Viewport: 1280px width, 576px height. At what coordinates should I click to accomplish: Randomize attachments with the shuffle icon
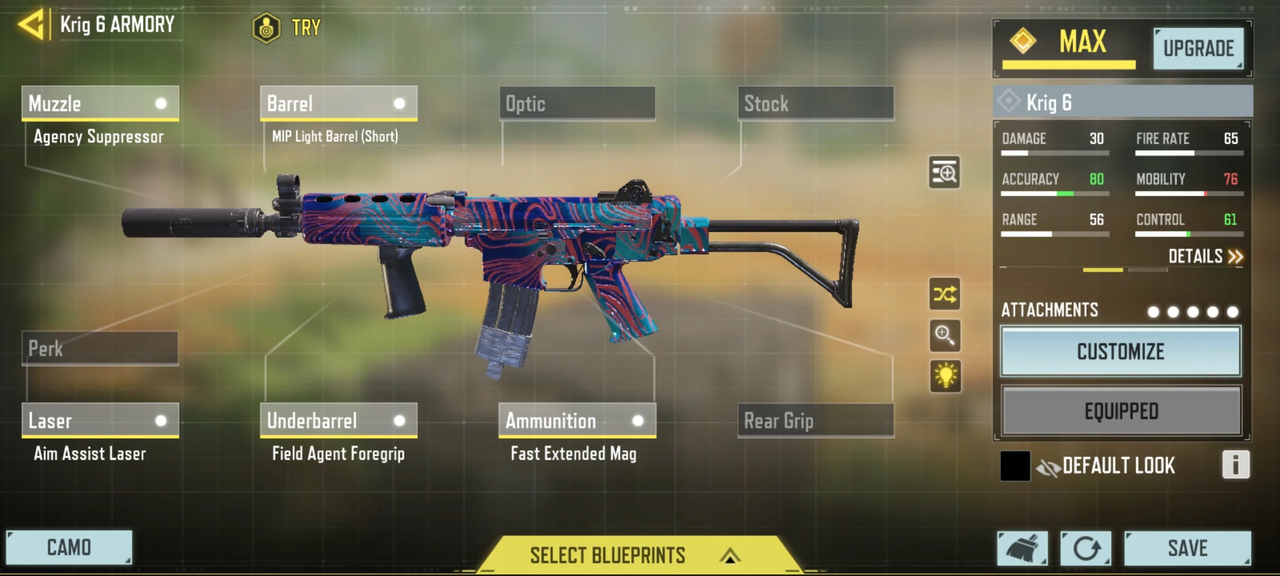click(945, 294)
